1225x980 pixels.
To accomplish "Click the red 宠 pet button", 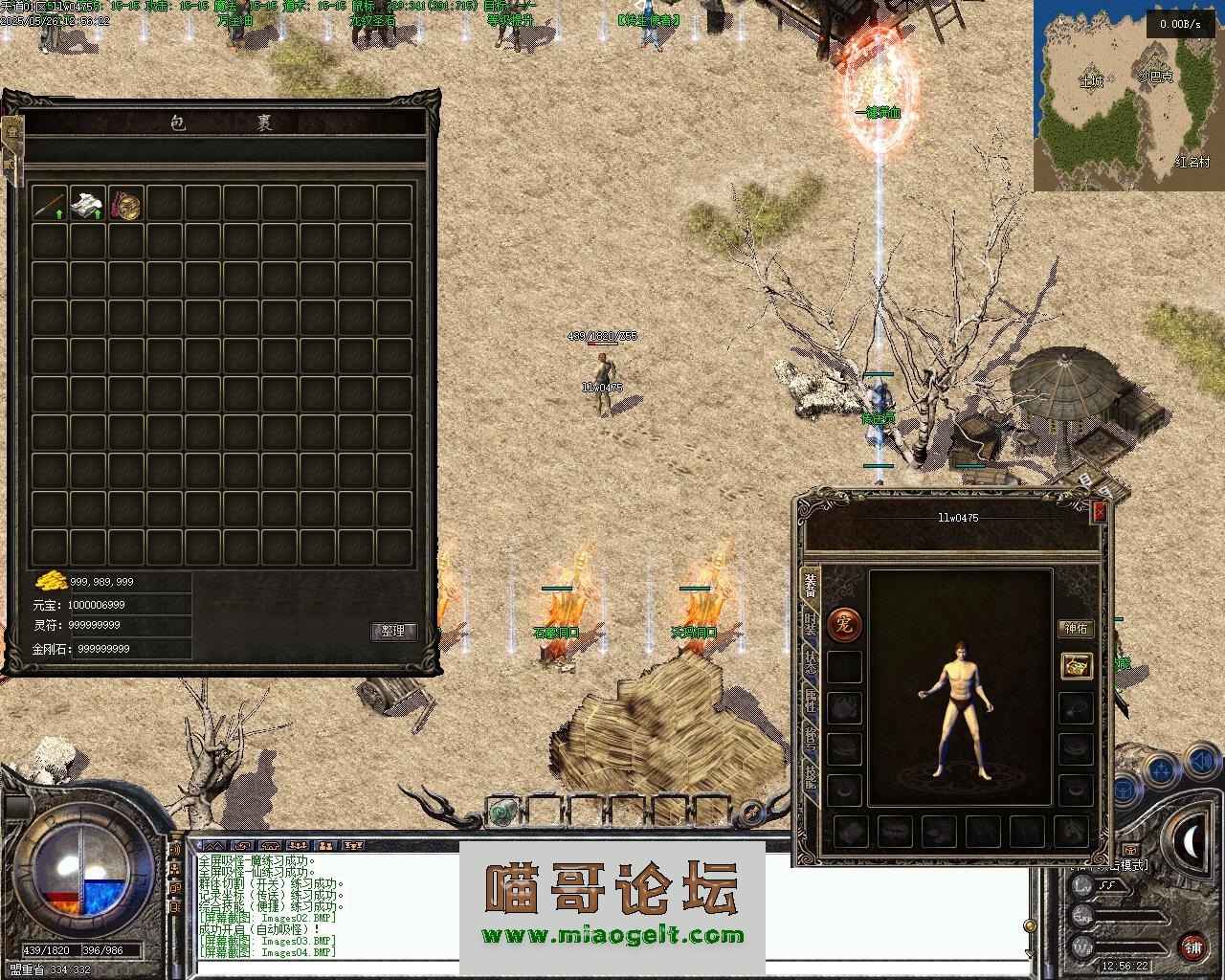I will click(843, 626).
